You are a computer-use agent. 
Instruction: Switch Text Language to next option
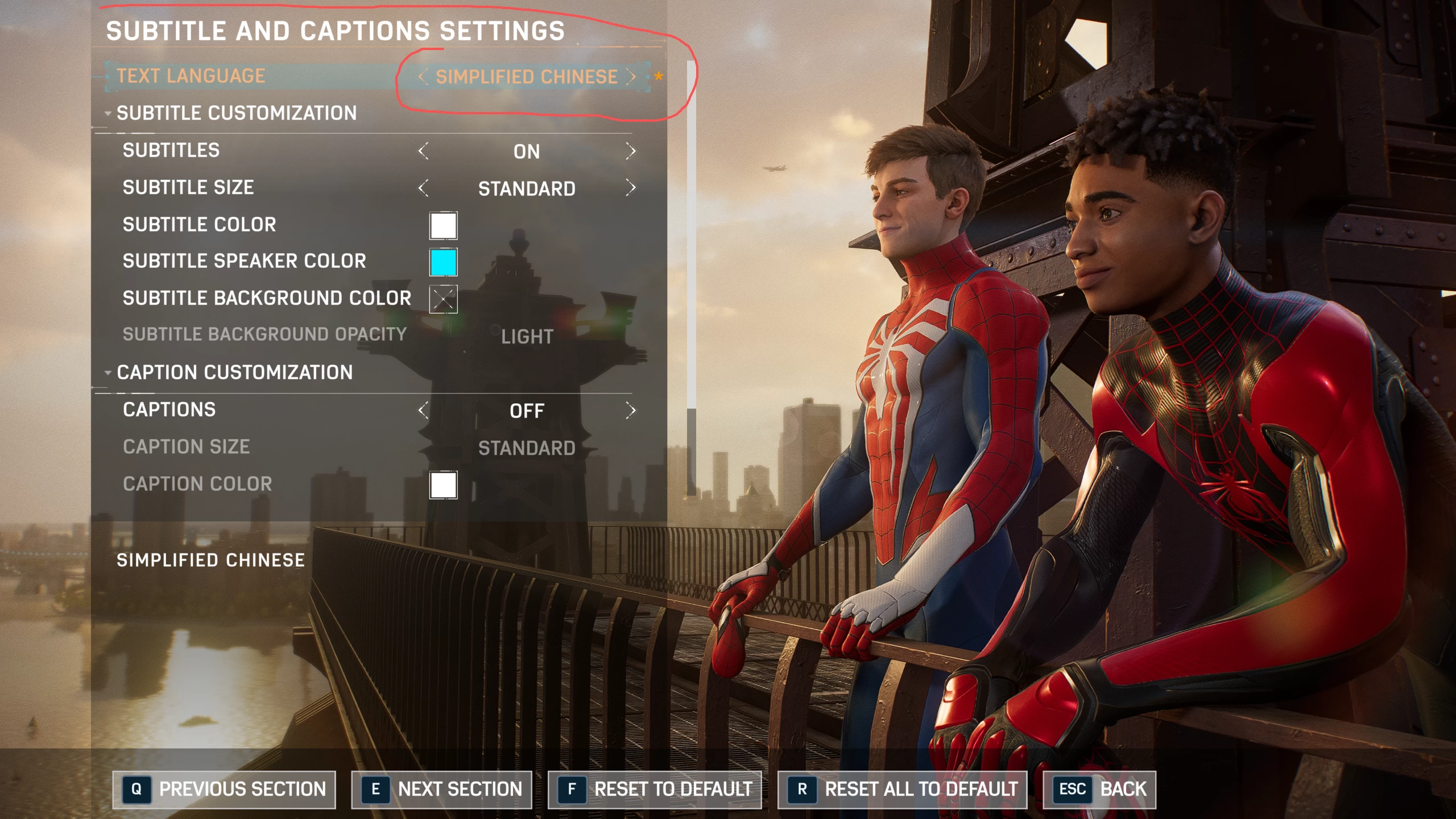(x=631, y=77)
